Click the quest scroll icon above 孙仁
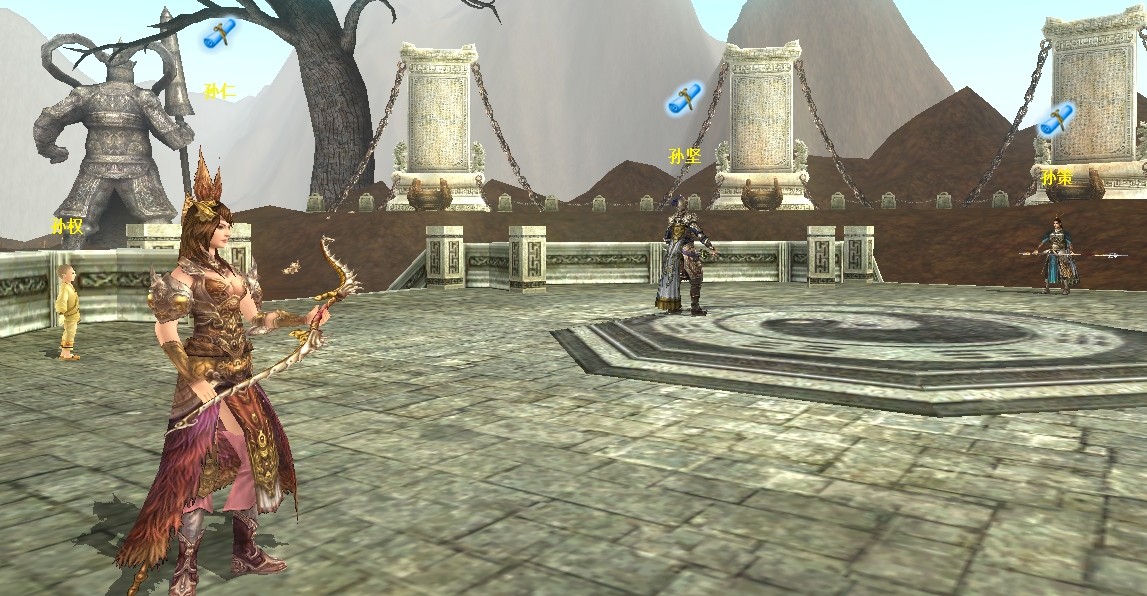The height and width of the screenshot is (596, 1147). pyautogui.click(x=219, y=34)
